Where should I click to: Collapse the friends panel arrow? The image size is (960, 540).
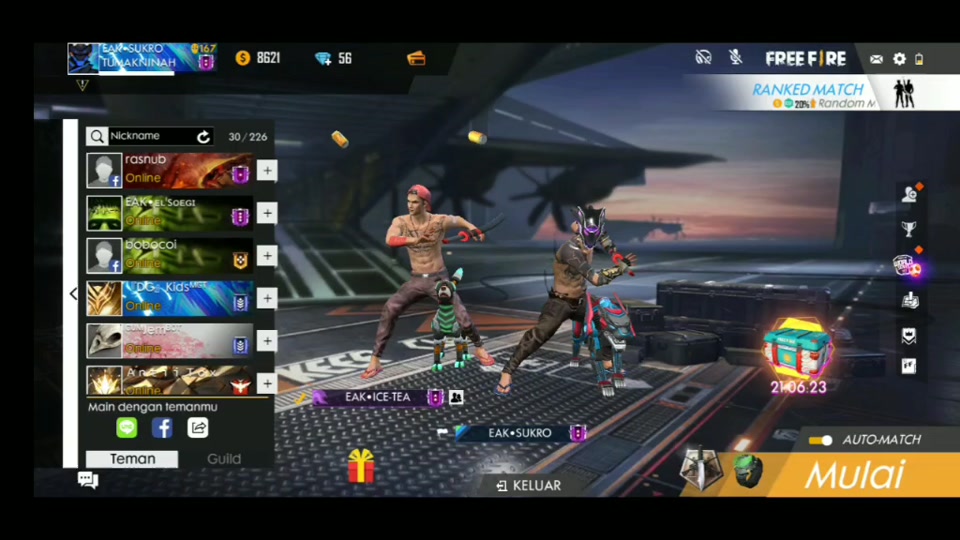tap(73, 294)
